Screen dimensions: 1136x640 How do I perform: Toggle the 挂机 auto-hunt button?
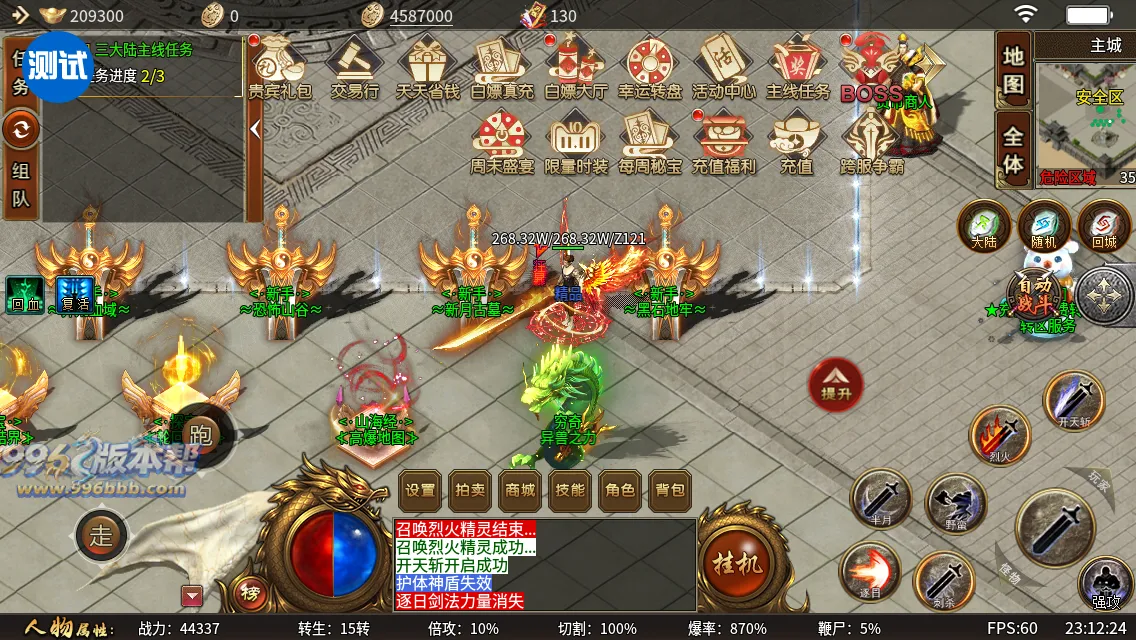click(736, 563)
